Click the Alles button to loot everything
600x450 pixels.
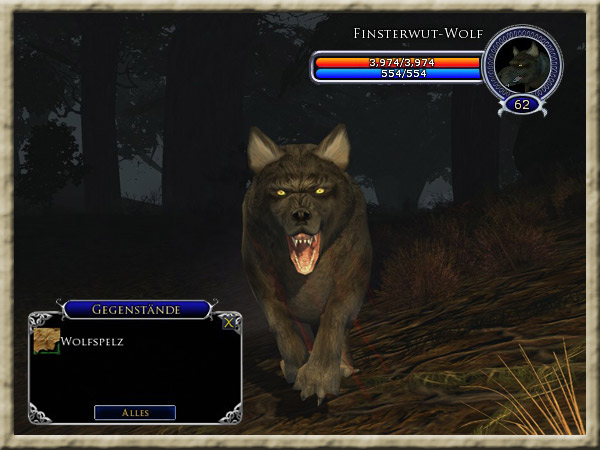click(x=135, y=412)
